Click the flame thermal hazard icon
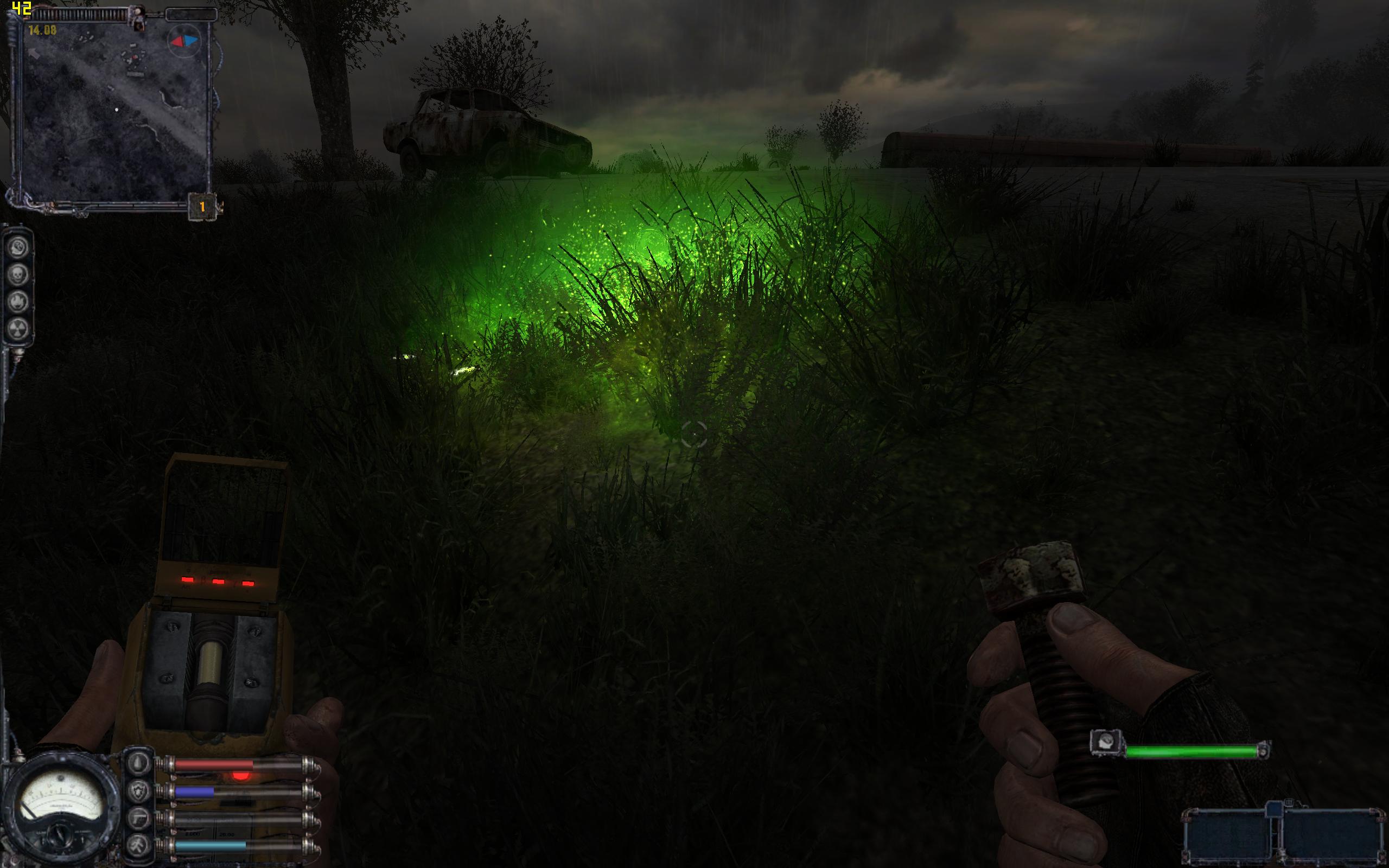This screenshot has width=1389, height=868. [18, 302]
